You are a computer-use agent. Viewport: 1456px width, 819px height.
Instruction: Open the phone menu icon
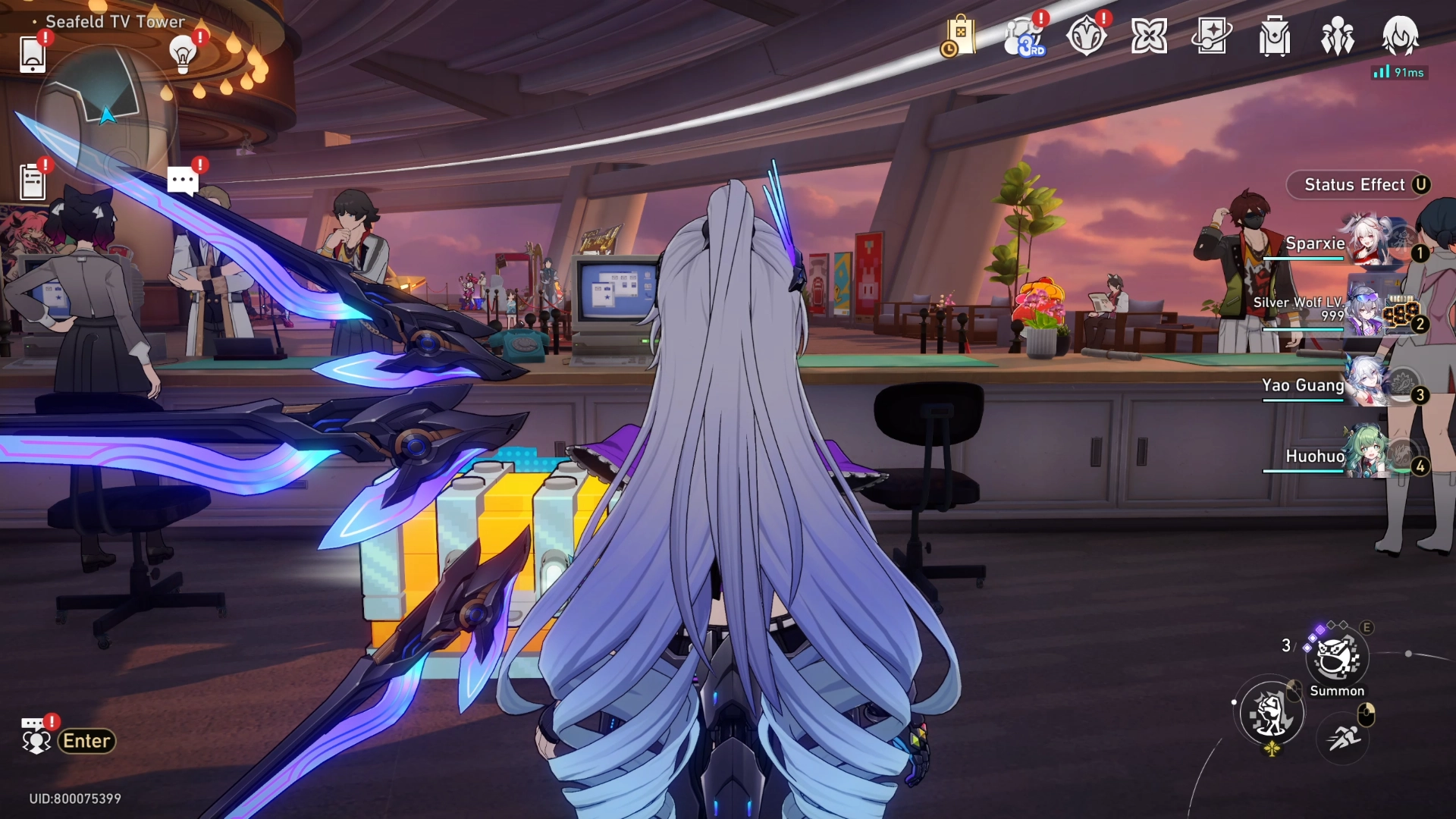tap(33, 54)
